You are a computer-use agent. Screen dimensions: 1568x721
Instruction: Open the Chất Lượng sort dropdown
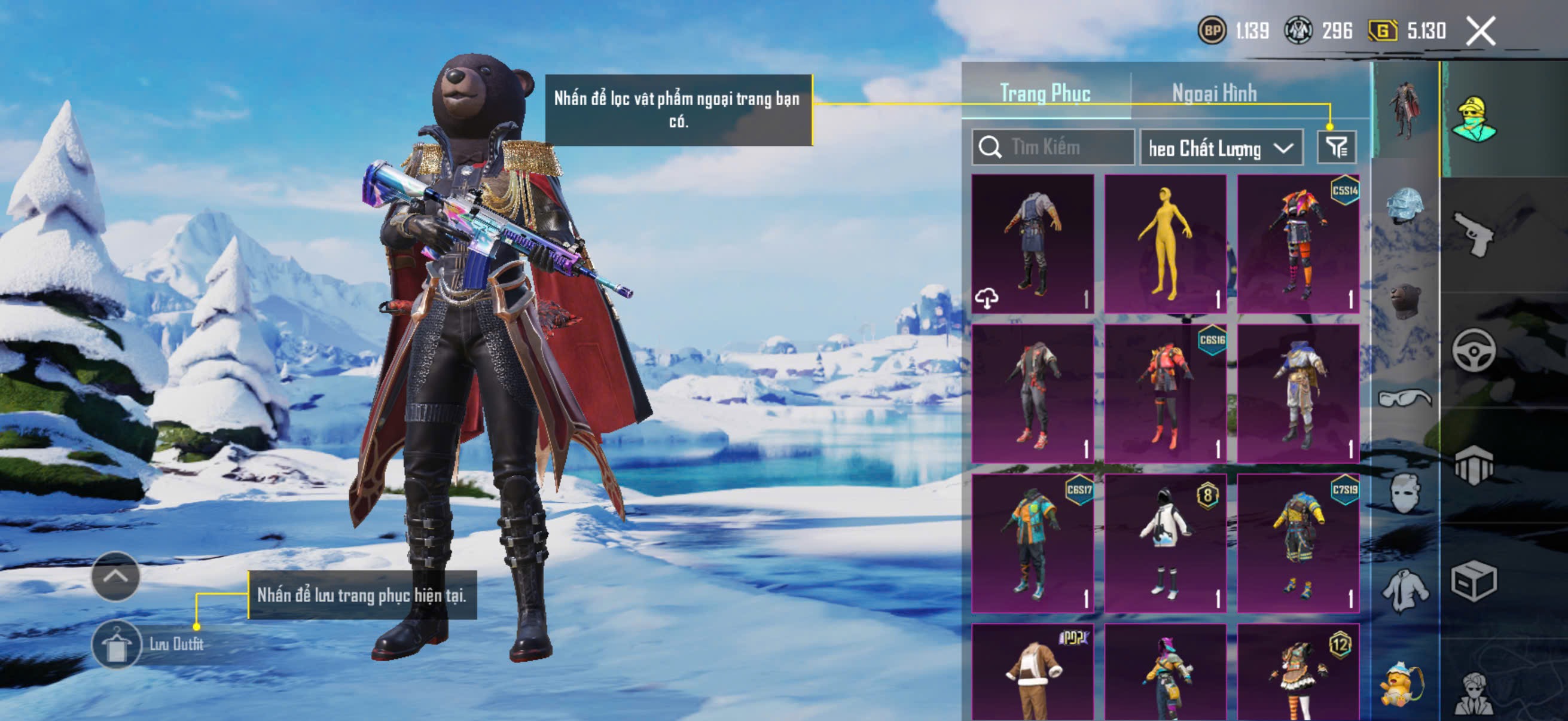click(1221, 148)
